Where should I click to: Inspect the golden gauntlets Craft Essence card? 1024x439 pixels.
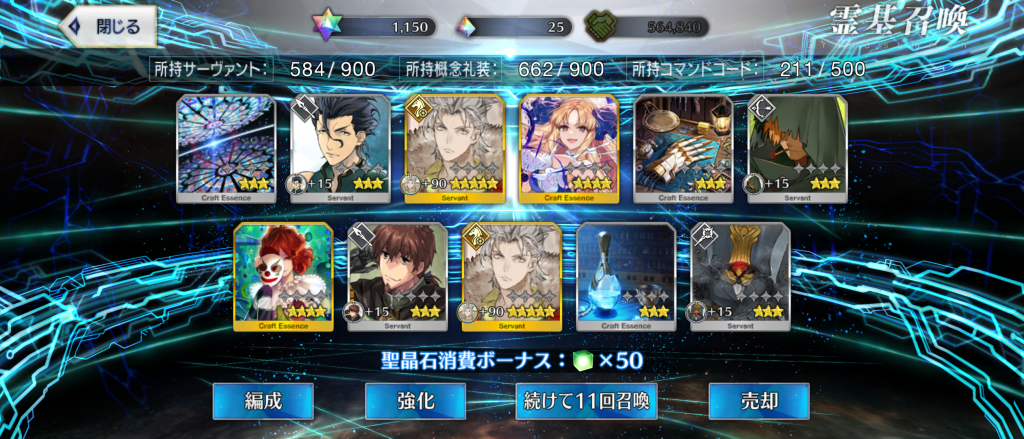tap(684, 148)
